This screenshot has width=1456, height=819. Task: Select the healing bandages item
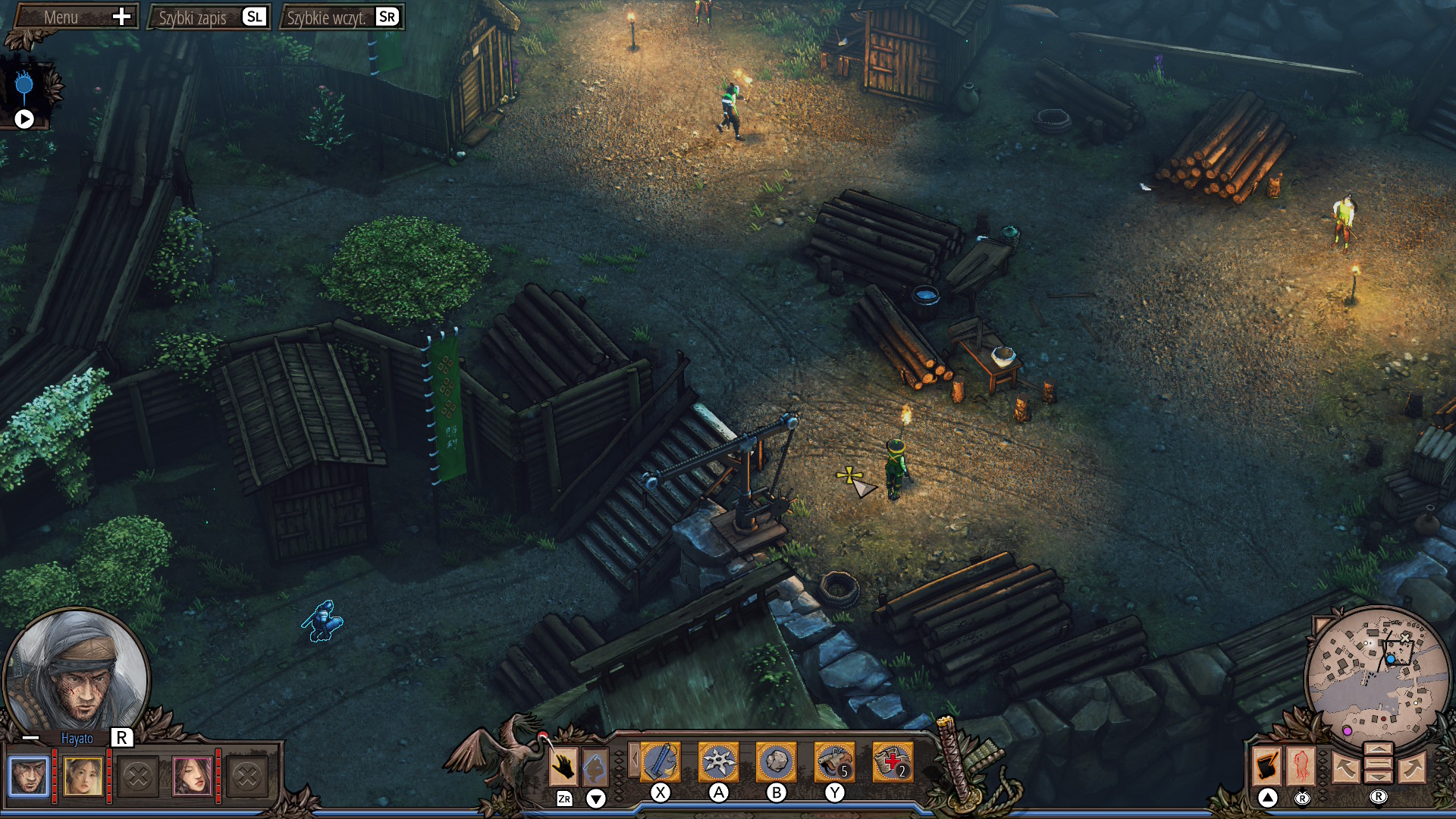coord(894,762)
